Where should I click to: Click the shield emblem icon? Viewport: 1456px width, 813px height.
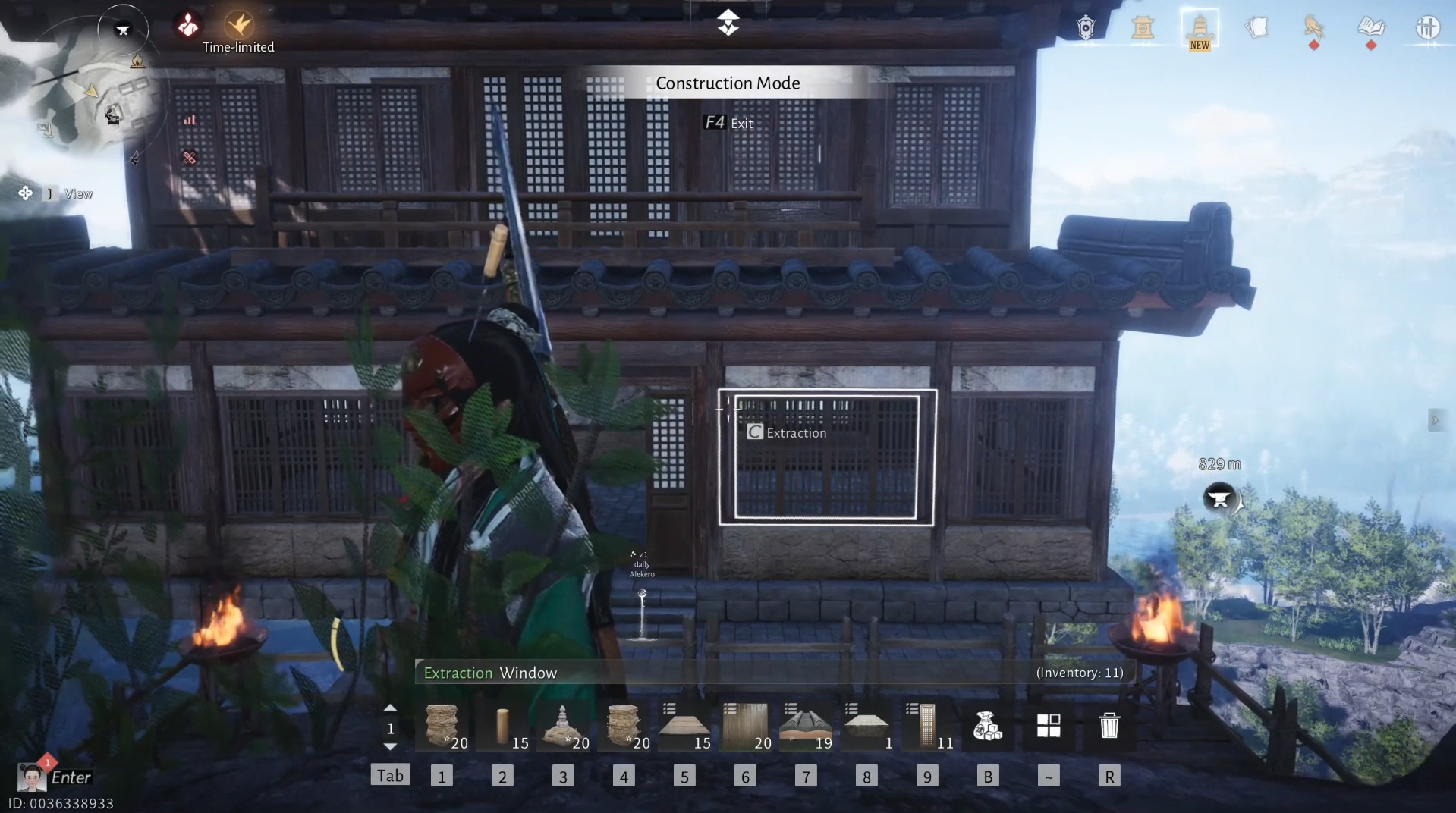coord(1086,28)
